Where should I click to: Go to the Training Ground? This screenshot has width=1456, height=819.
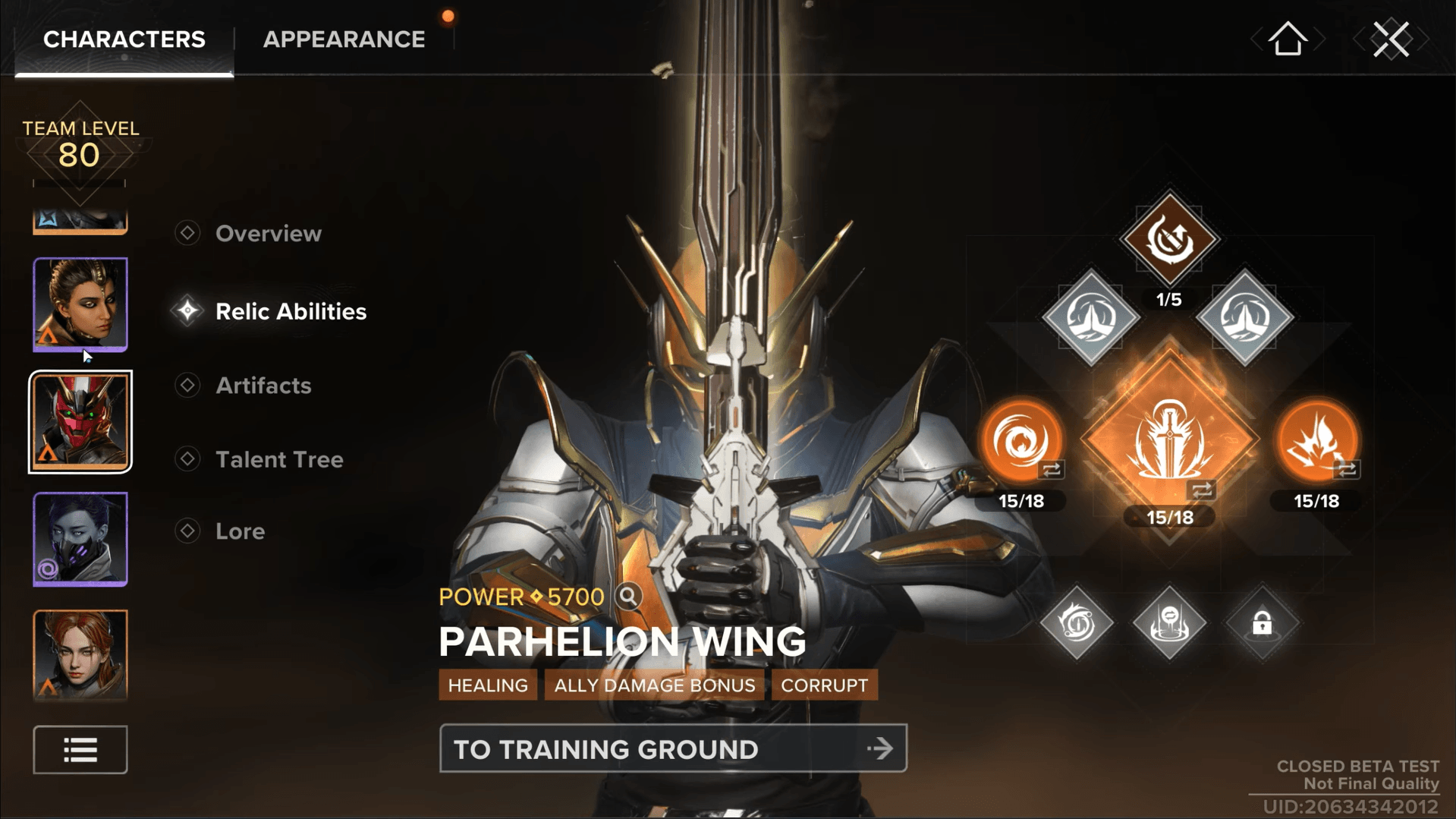(x=672, y=749)
